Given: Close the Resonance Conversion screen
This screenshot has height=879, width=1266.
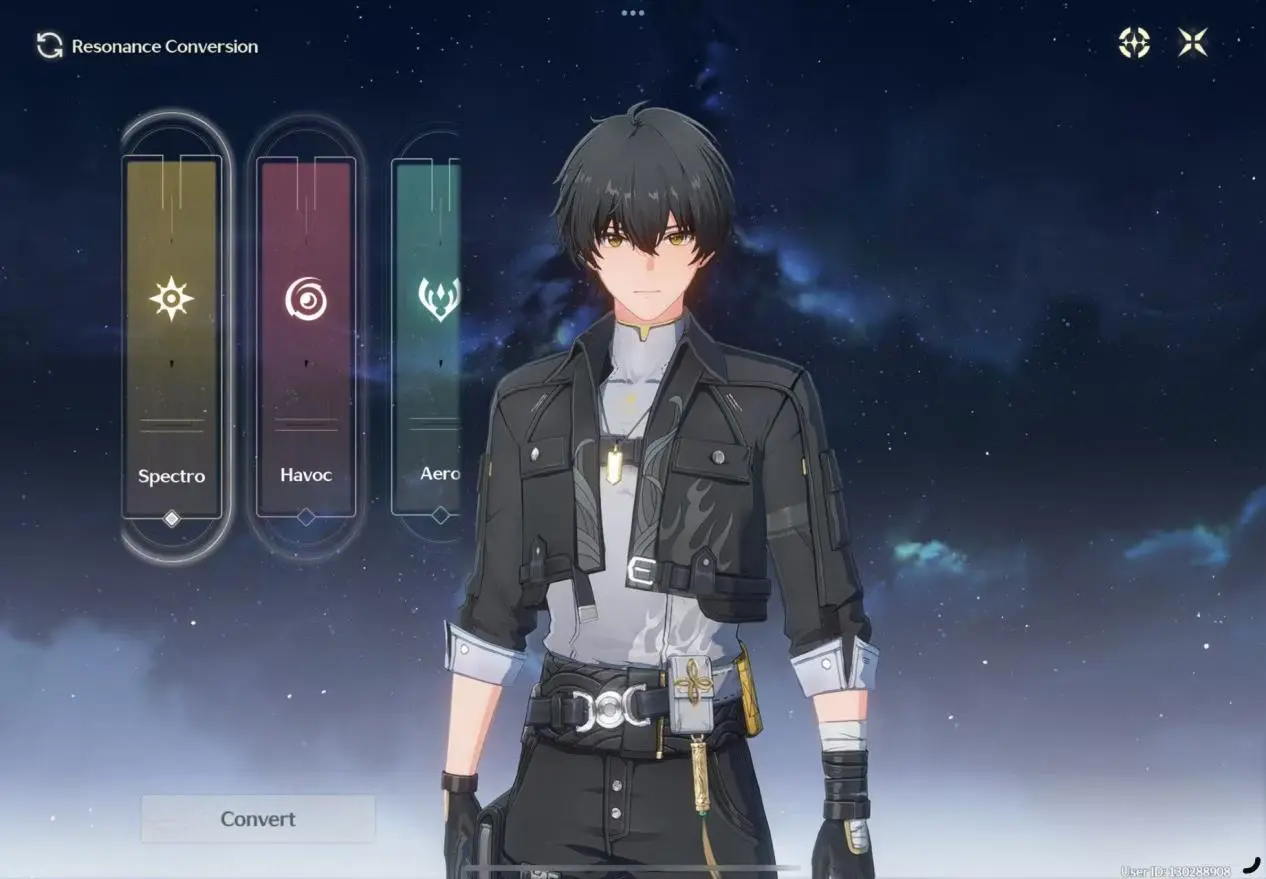Looking at the screenshot, I should point(1192,42).
